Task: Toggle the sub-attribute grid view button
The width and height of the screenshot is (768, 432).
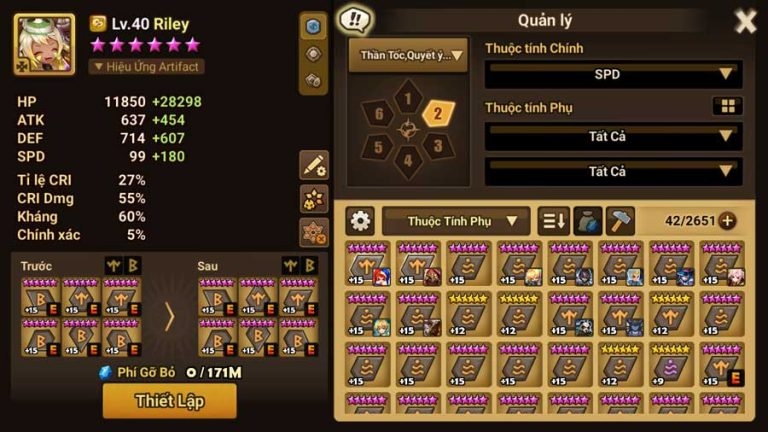Action: [727, 106]
